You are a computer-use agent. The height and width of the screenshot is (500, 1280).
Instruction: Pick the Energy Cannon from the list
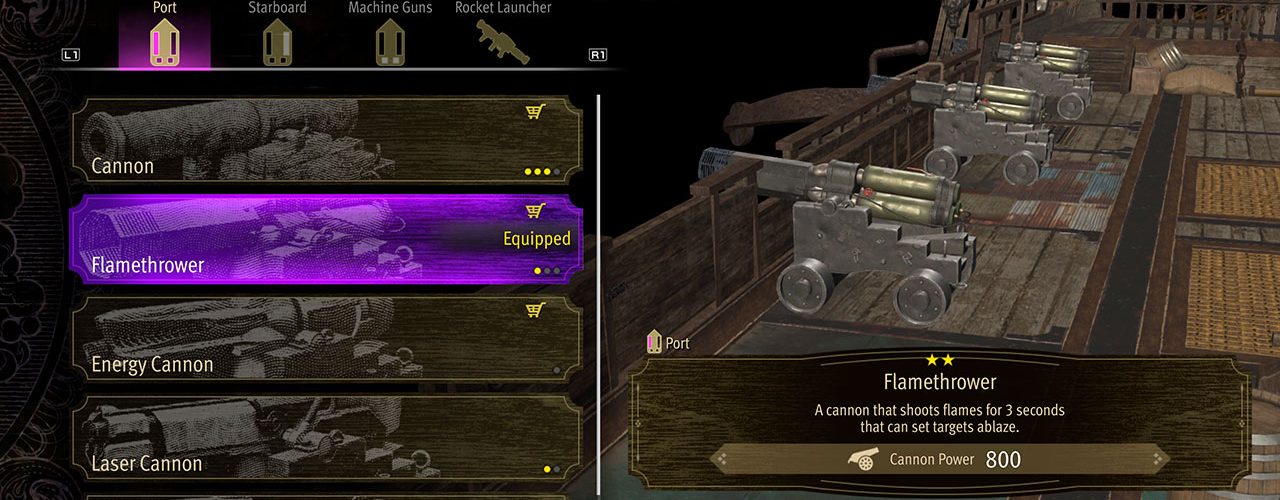325,340
